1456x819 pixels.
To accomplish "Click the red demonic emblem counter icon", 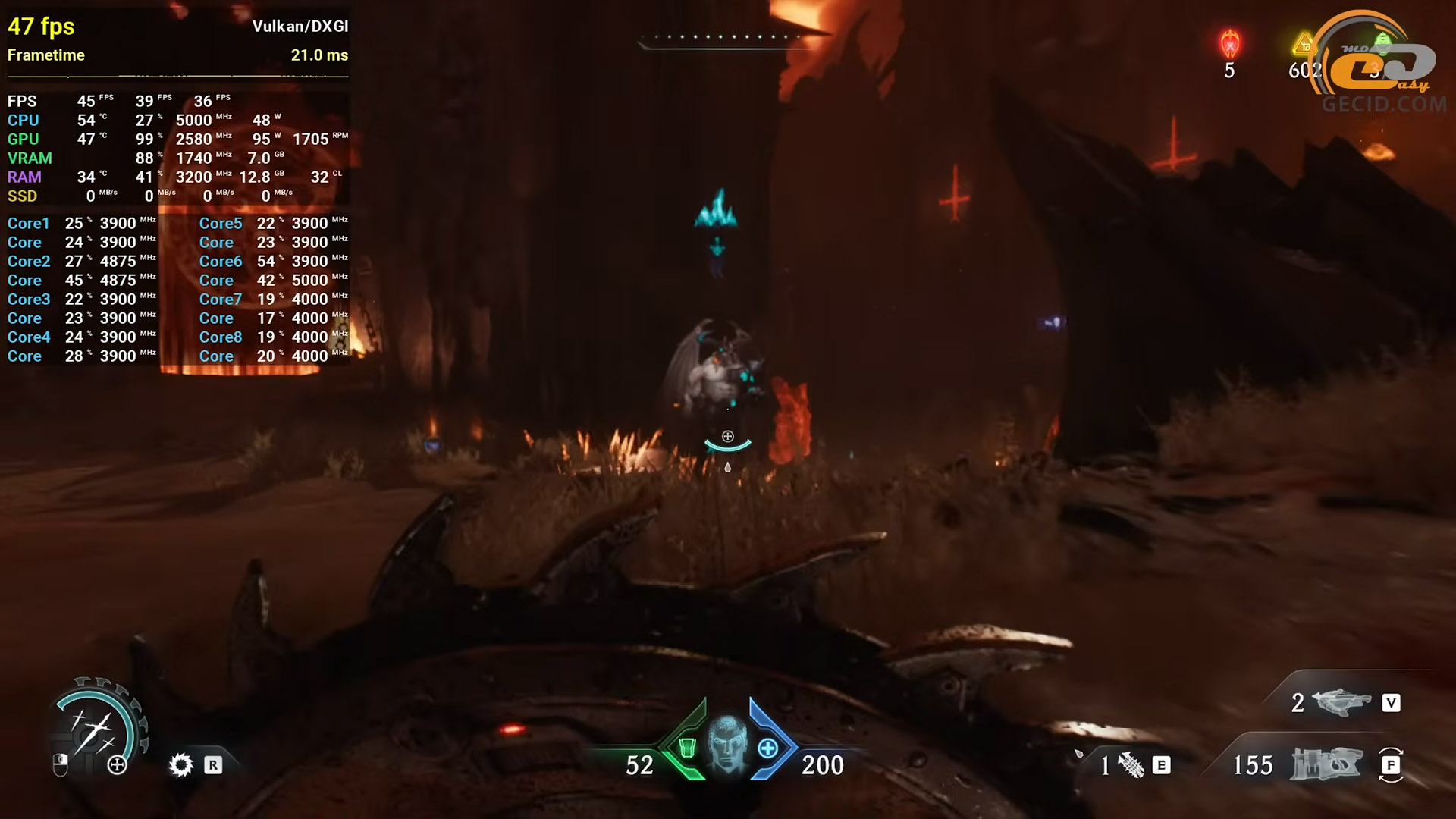I will (1229, 44).
